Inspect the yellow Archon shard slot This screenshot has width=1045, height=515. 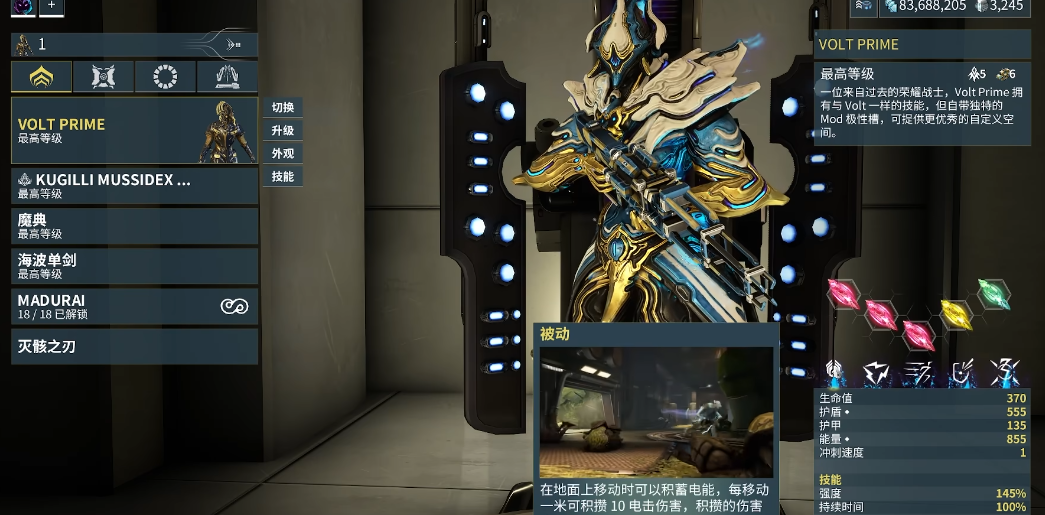(956, 314)
